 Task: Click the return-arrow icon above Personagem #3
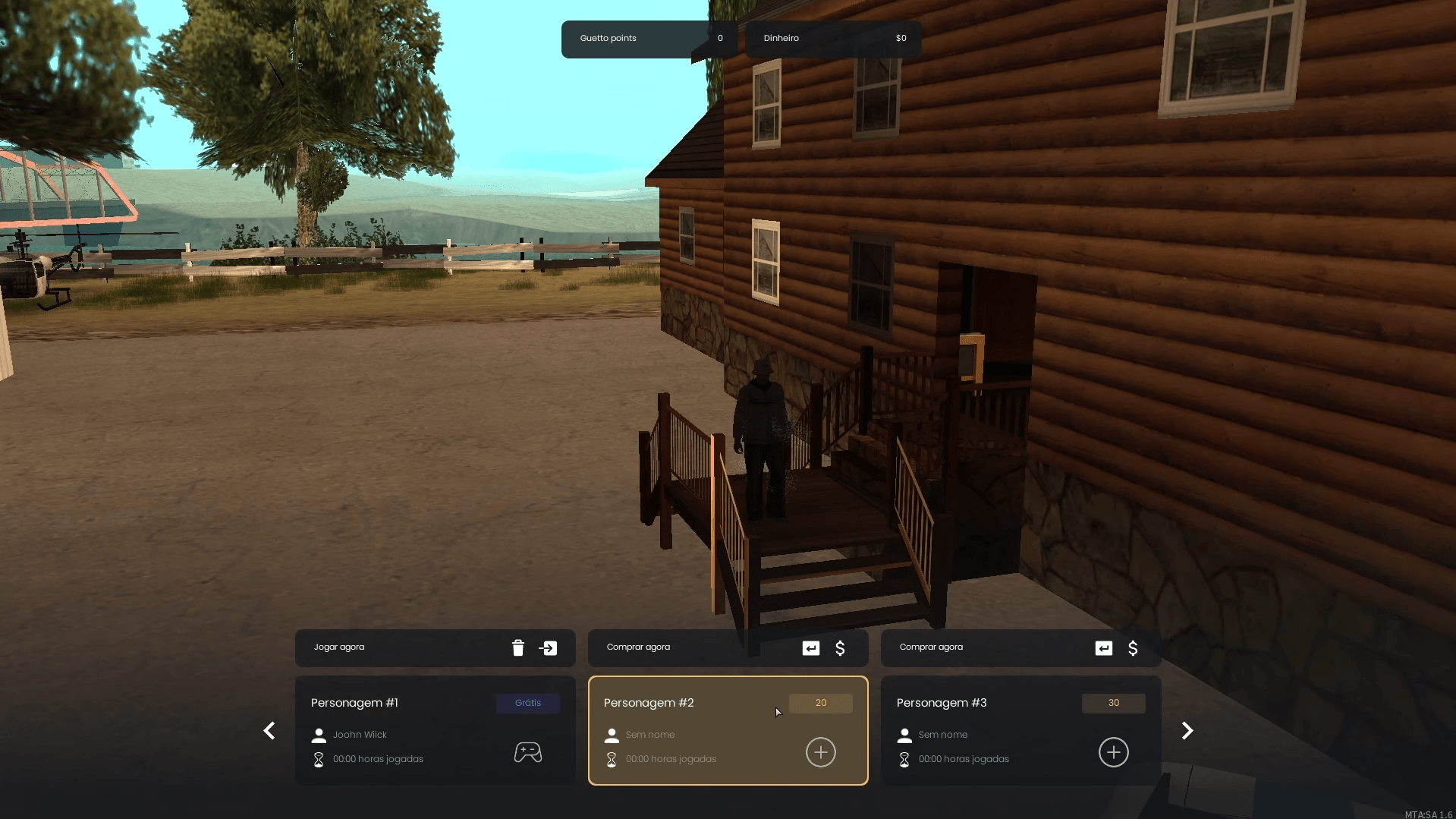coord(1104,648)
